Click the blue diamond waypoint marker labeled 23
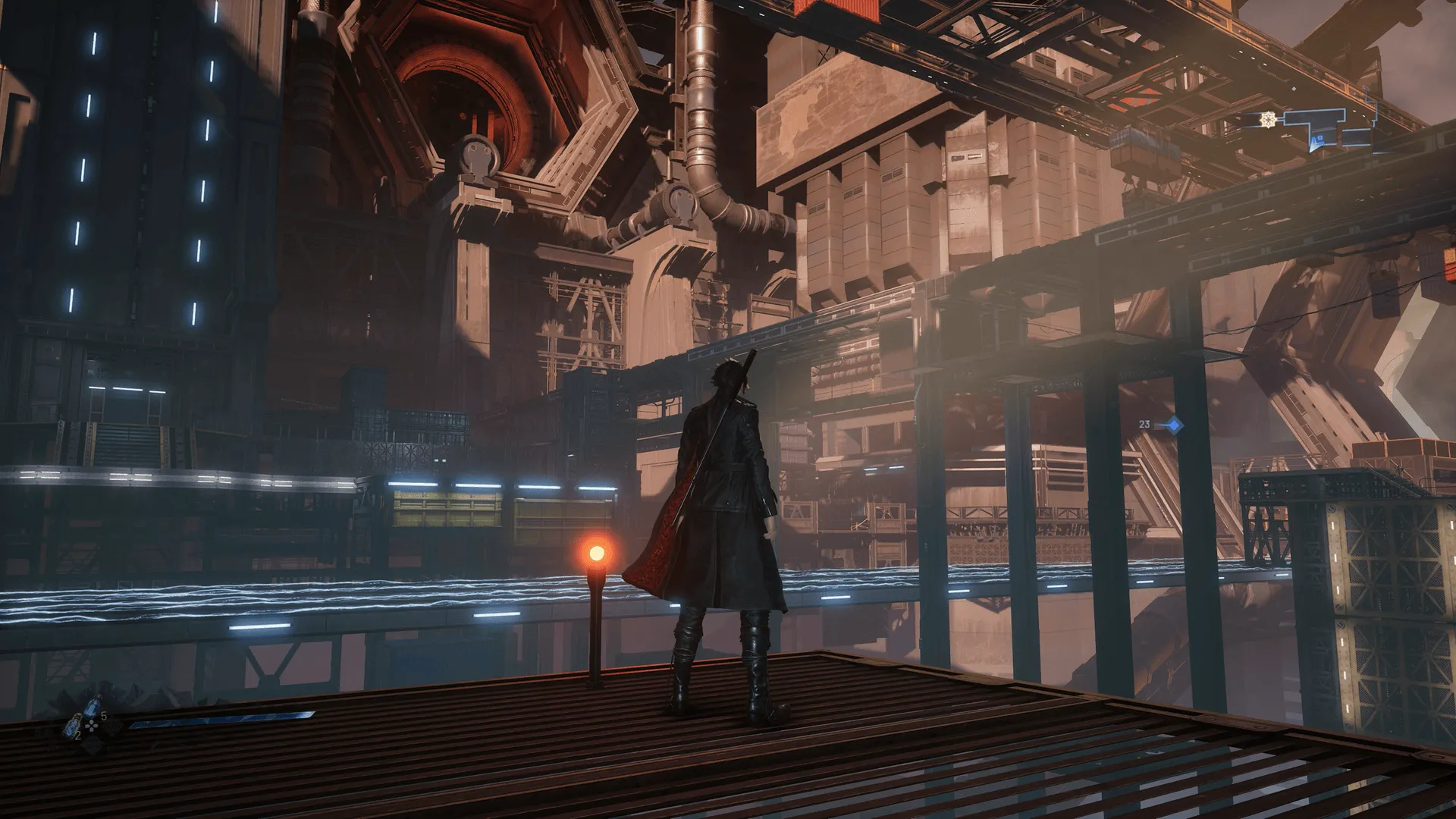 1173,425
